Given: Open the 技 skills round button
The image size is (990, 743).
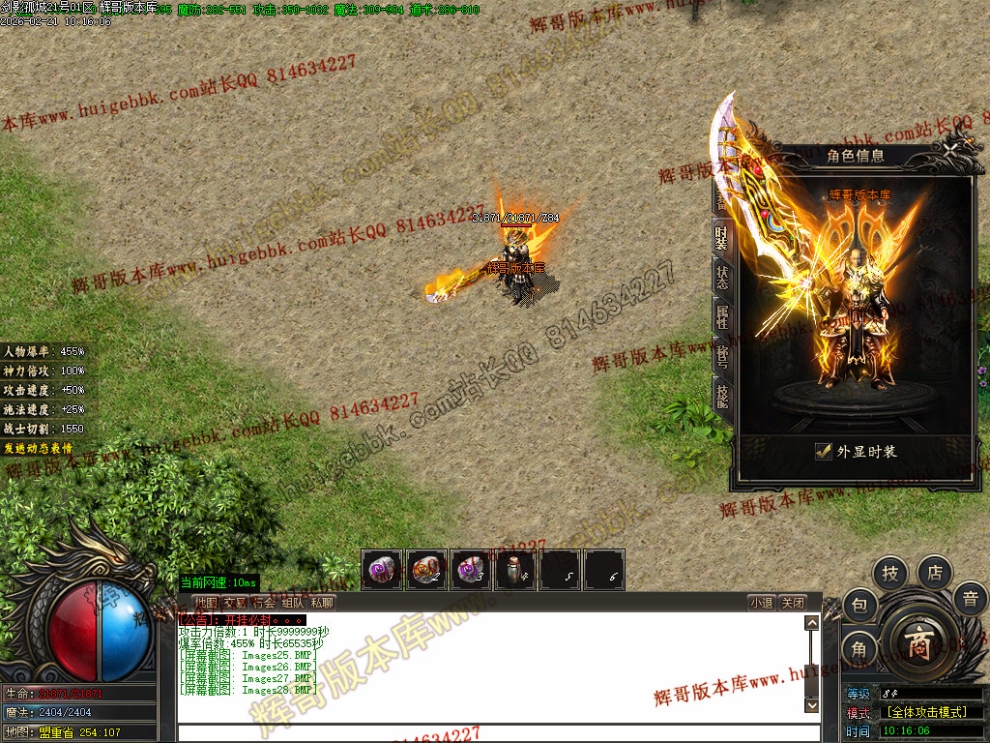Looking at the screenshot, I should click(890, 574).
